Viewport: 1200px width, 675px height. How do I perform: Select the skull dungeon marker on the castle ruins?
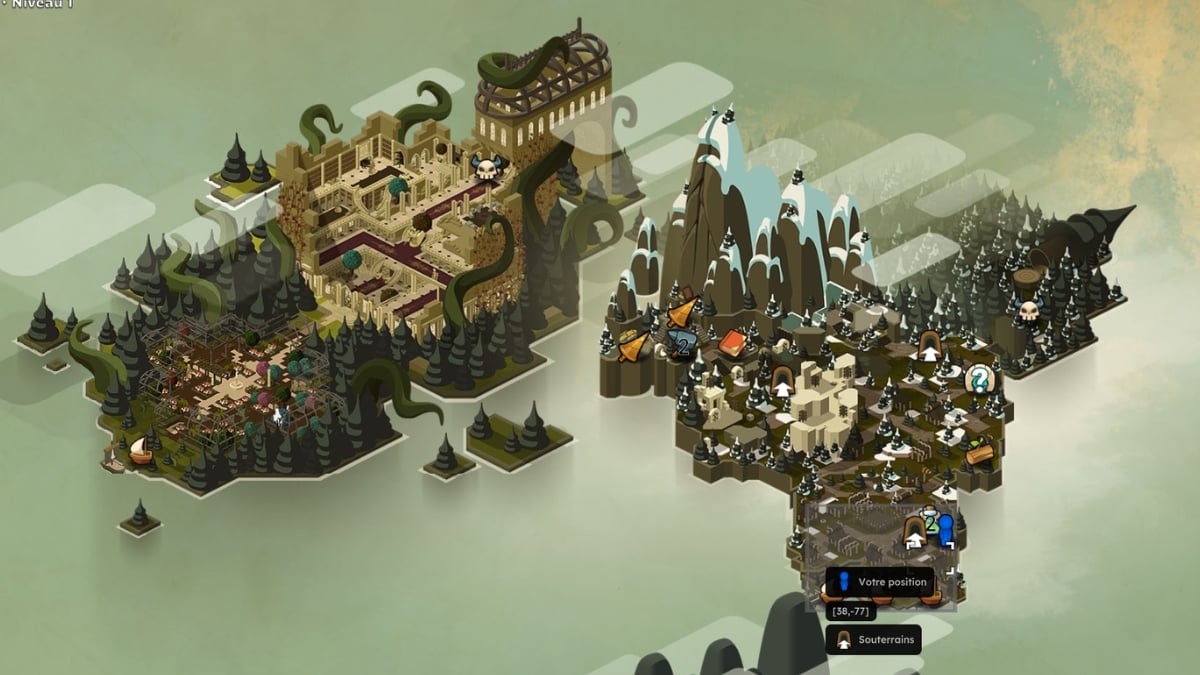click(486, 167)
